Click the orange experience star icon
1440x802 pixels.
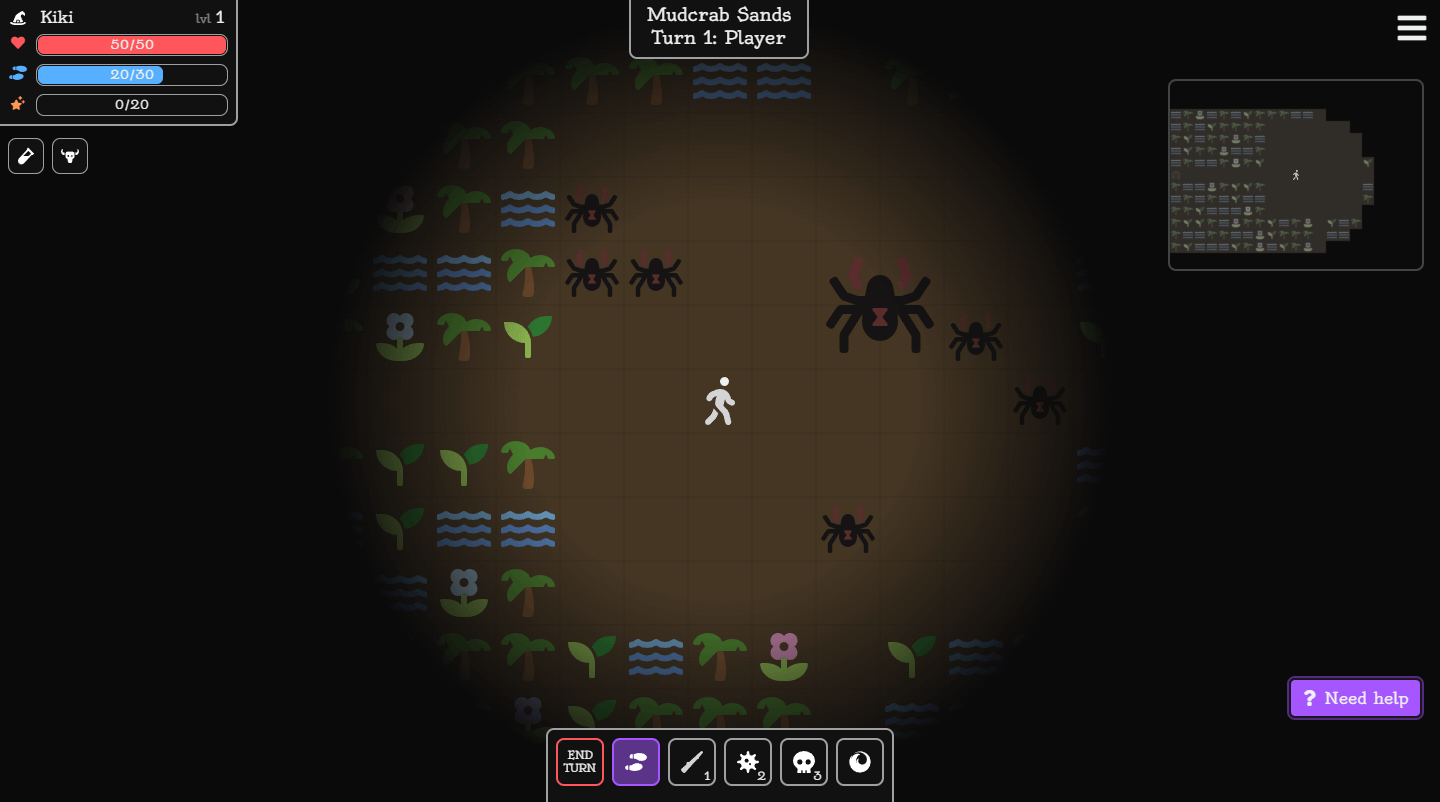17,104
